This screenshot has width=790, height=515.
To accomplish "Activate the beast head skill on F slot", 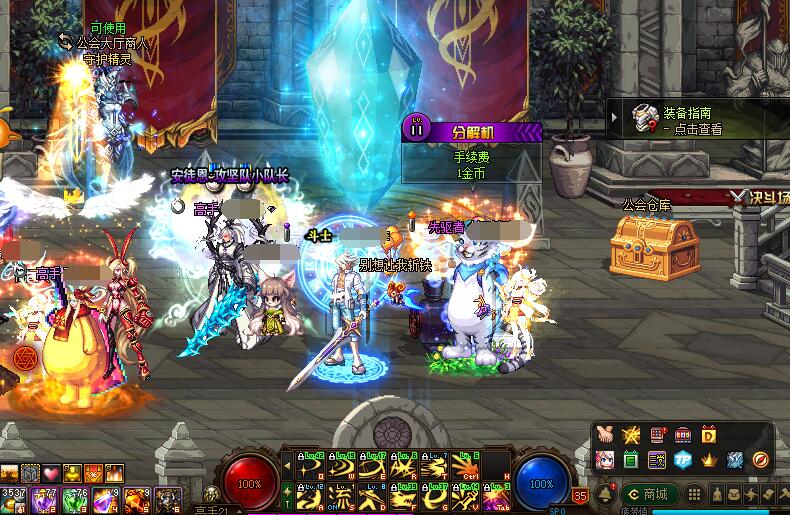I will coord(405,496).
